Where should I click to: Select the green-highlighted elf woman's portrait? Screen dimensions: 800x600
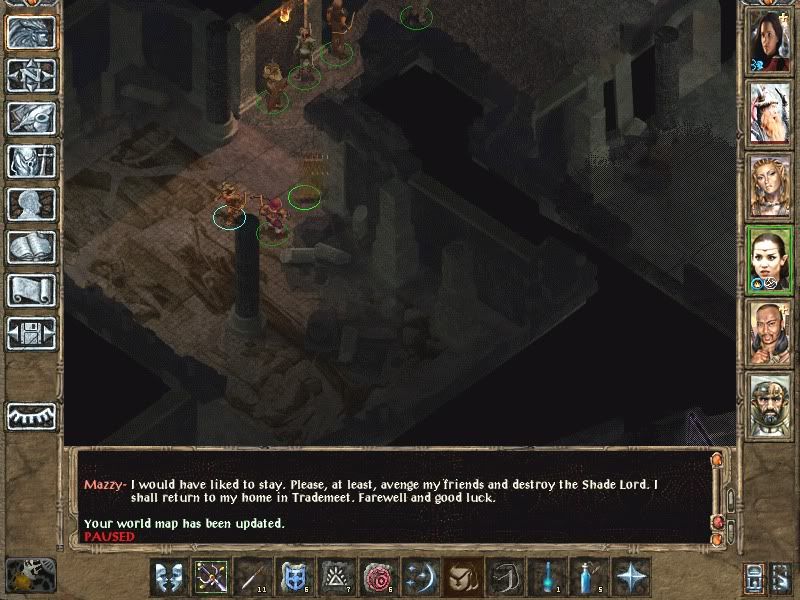click(x=770, y=259)
